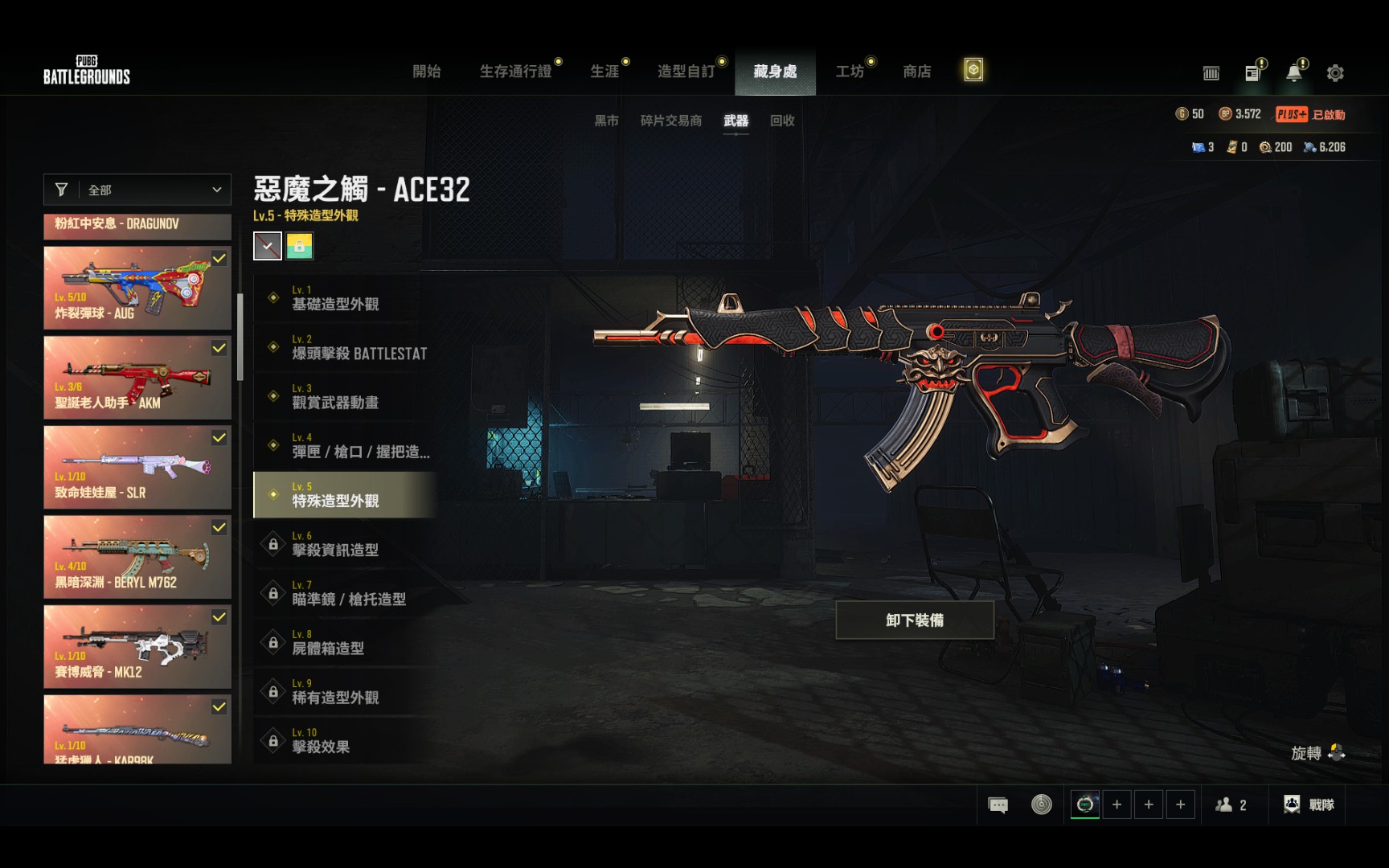Screen dimensions: 1389x868
Task: Switch to the 回收 sub-tab
Action: coord(782,121)
